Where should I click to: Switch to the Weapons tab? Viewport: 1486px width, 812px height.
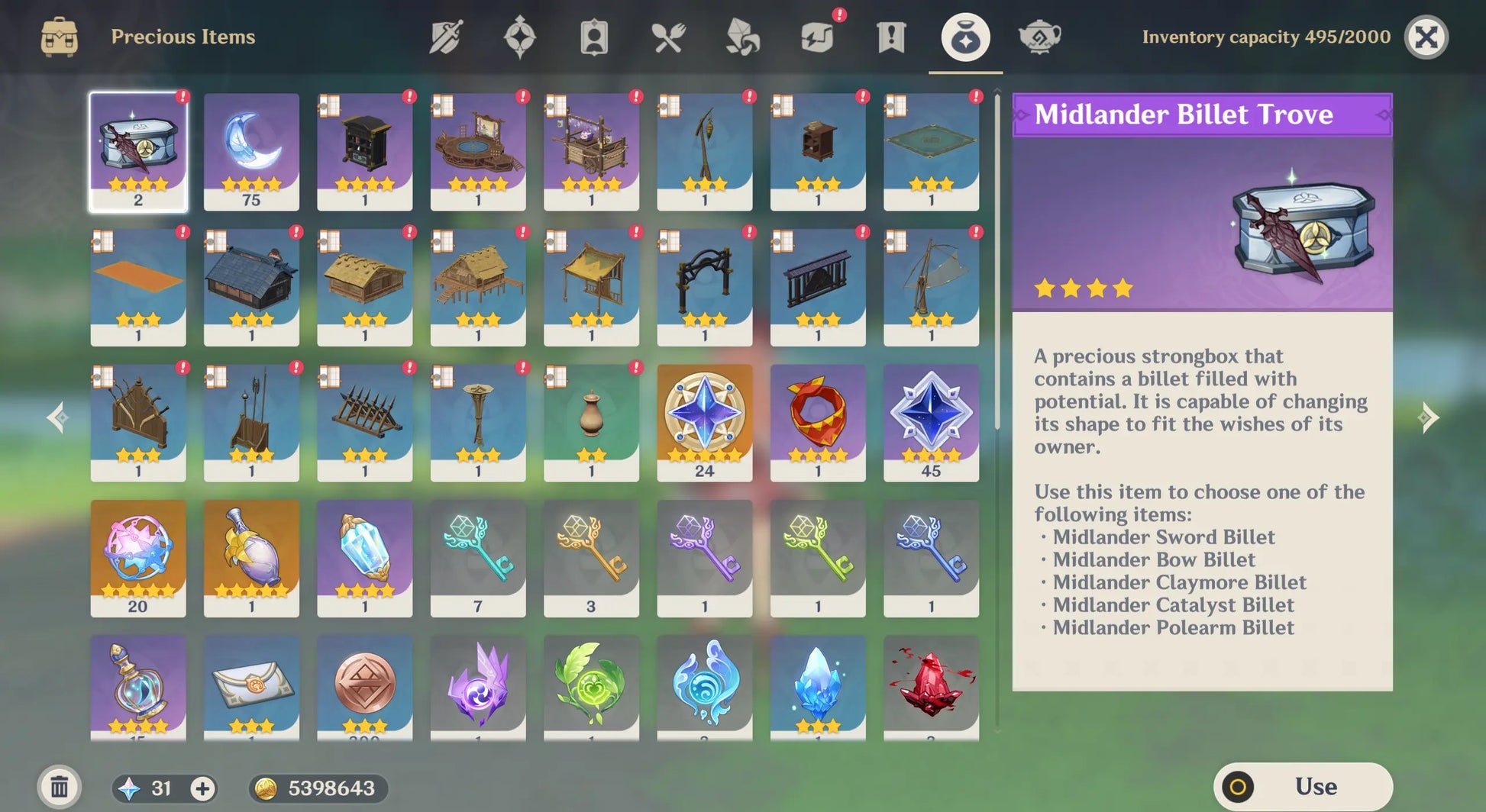click(x=446, y=37)
